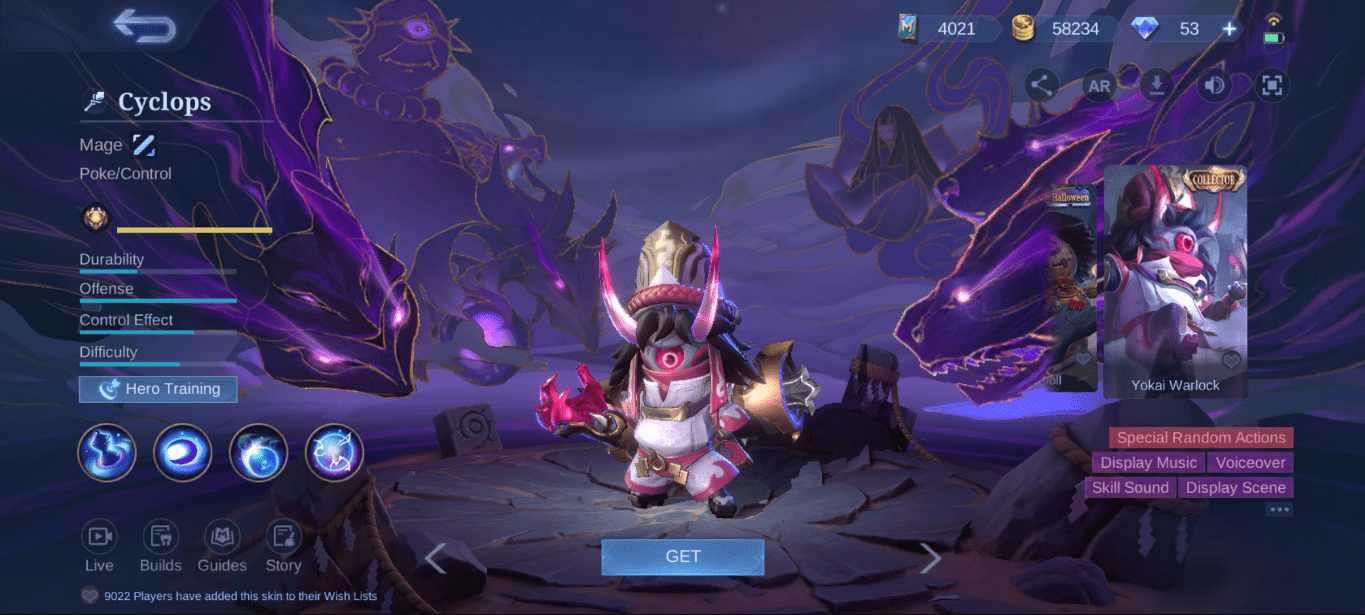The width and height of the screenshot is (1365, 615).
Task: Expand the three-dot more options
Action: click(x=1279, y=510)
